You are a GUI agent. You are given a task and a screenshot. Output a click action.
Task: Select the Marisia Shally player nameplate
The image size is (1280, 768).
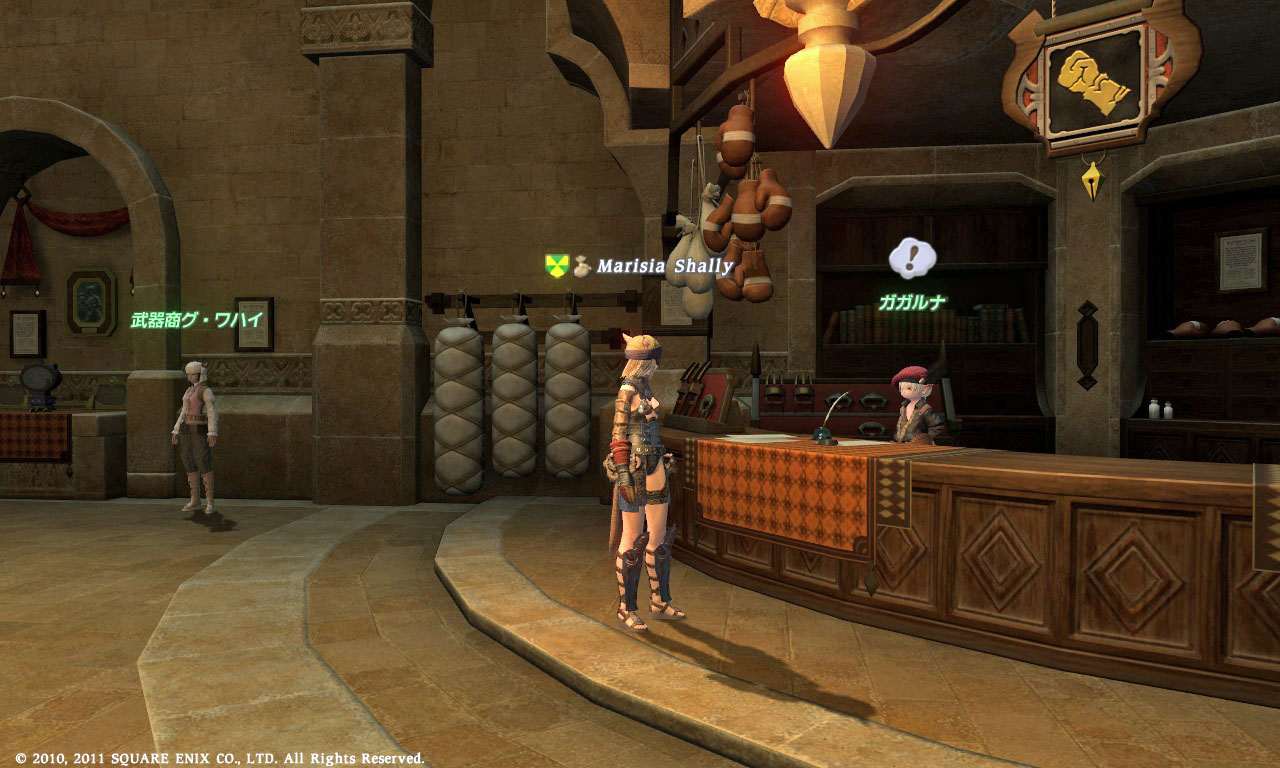coord(665,266)
